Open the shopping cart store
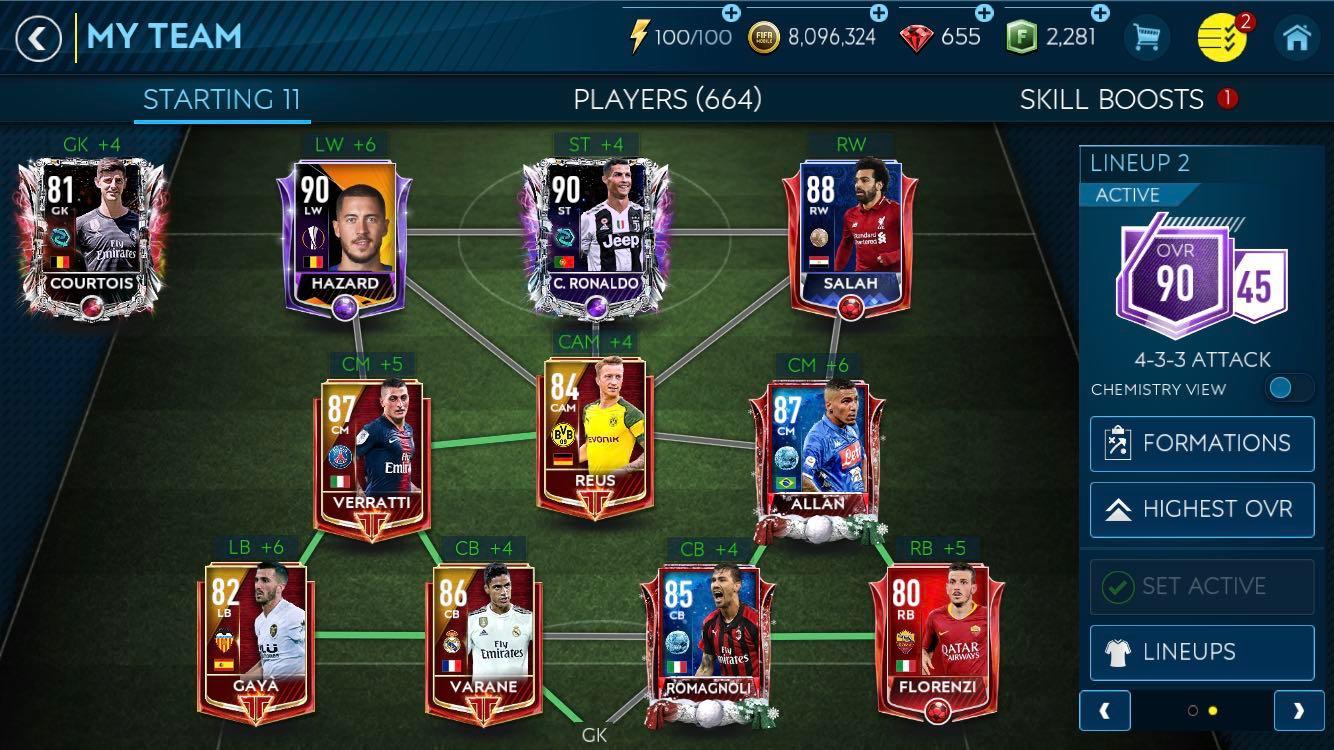The width and height of the screenshot is (1334, 750). (x=1146, y=39)
